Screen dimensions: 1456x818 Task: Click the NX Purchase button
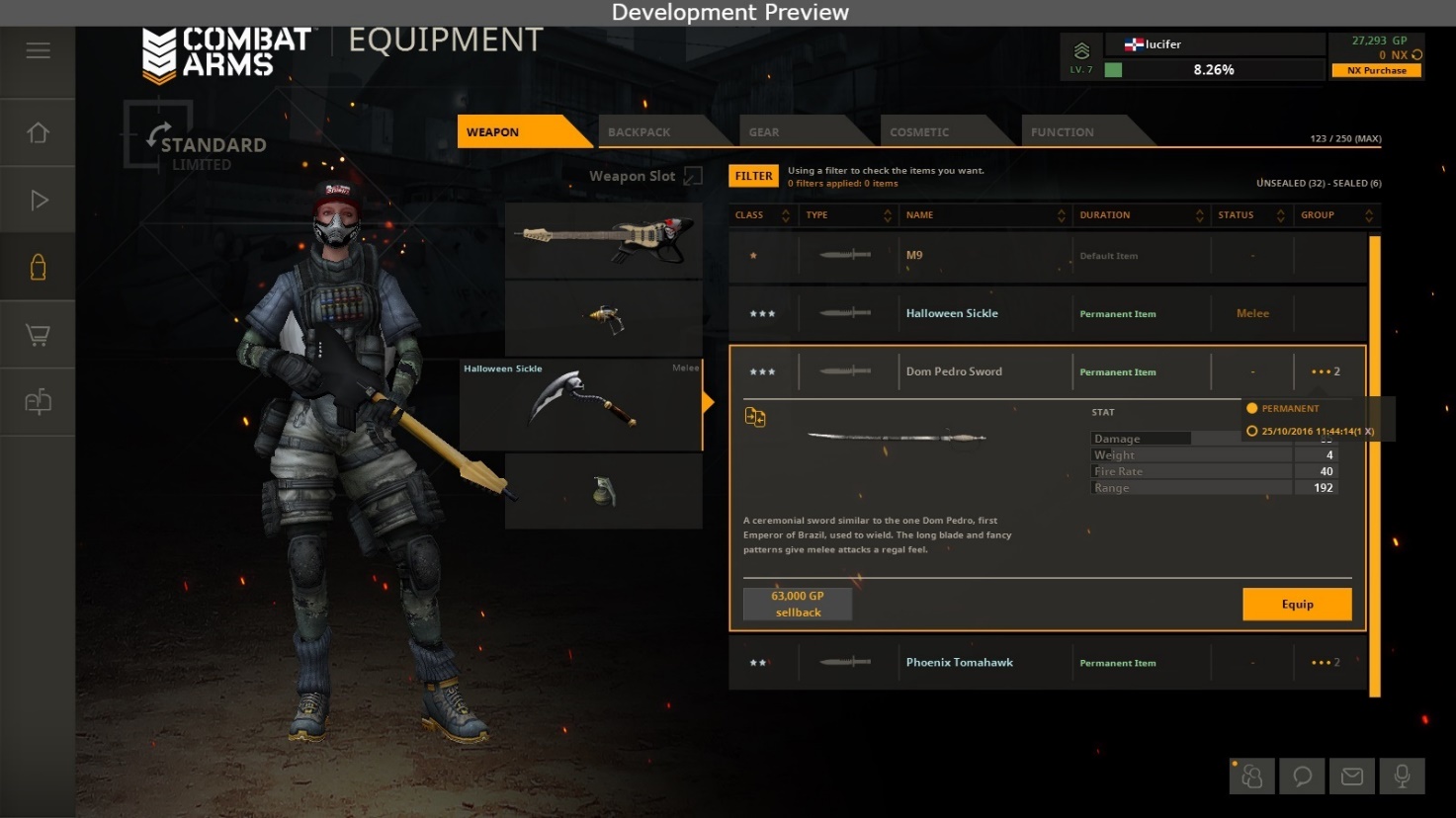(1376, 71)
